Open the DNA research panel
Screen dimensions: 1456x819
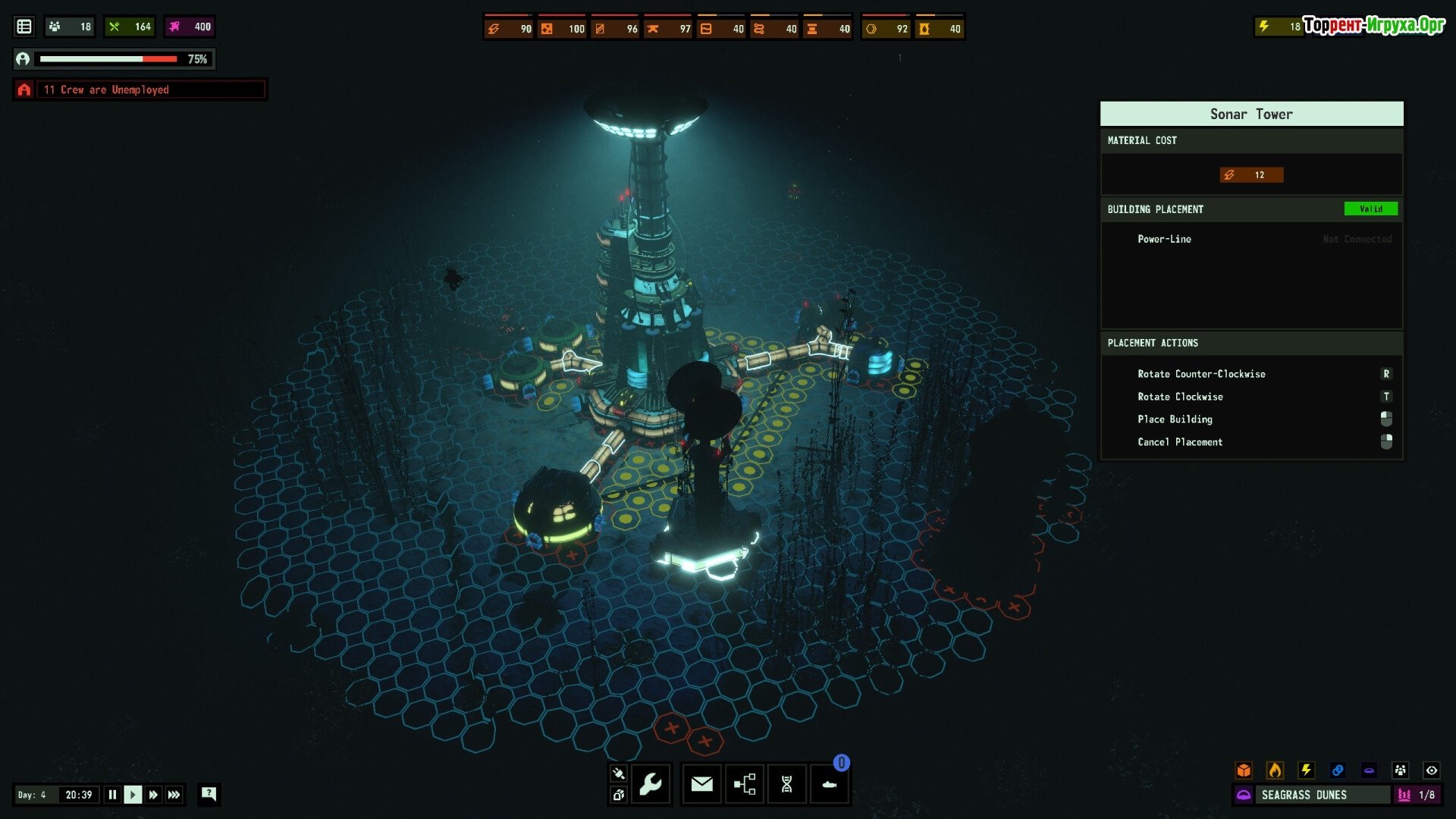point(787,784)
